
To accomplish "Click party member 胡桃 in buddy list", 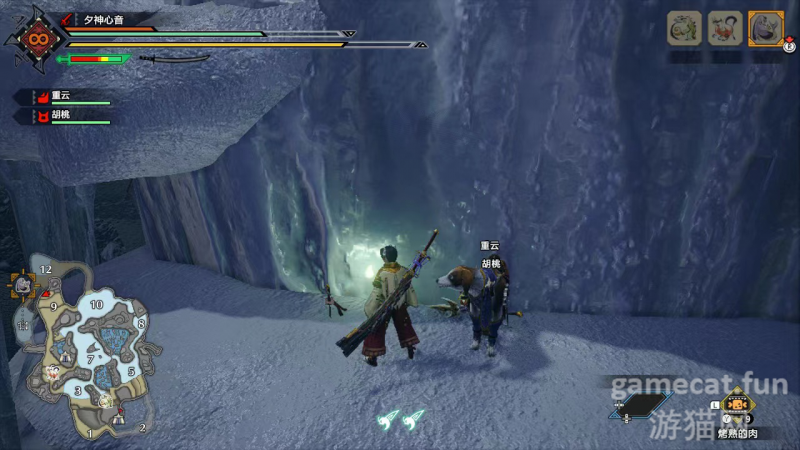I will (60, 116).
